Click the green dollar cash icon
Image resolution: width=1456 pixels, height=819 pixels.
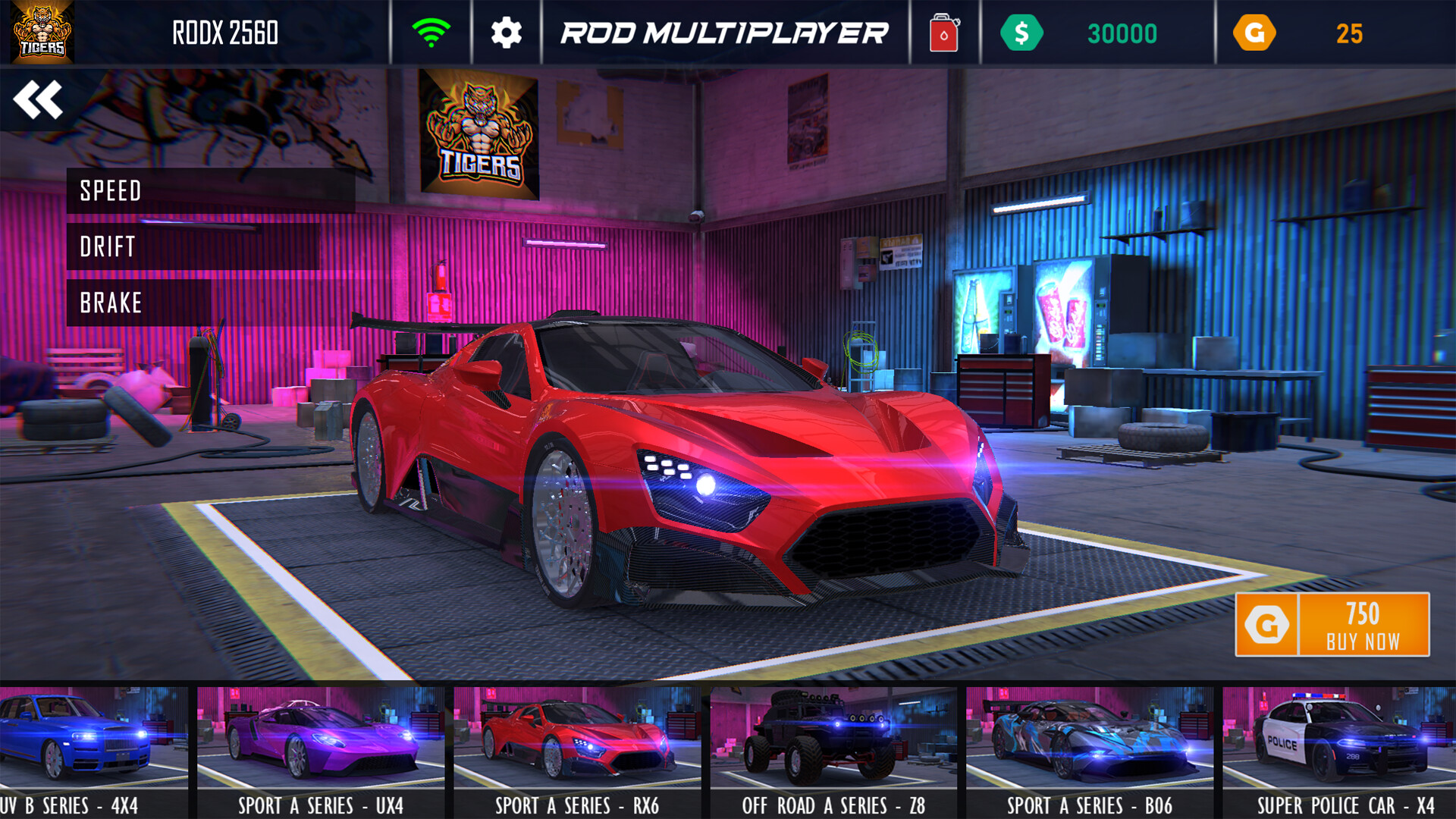tap(1023, 33)
